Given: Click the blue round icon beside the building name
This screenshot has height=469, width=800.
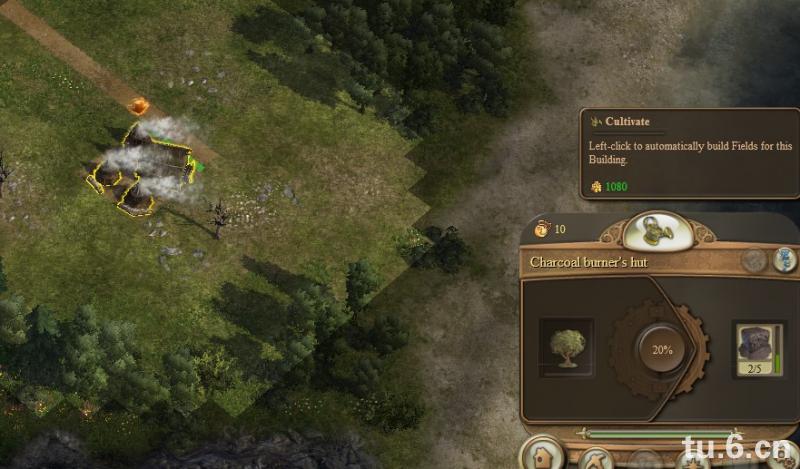Looking at the screenshot, I should point(786,261).
